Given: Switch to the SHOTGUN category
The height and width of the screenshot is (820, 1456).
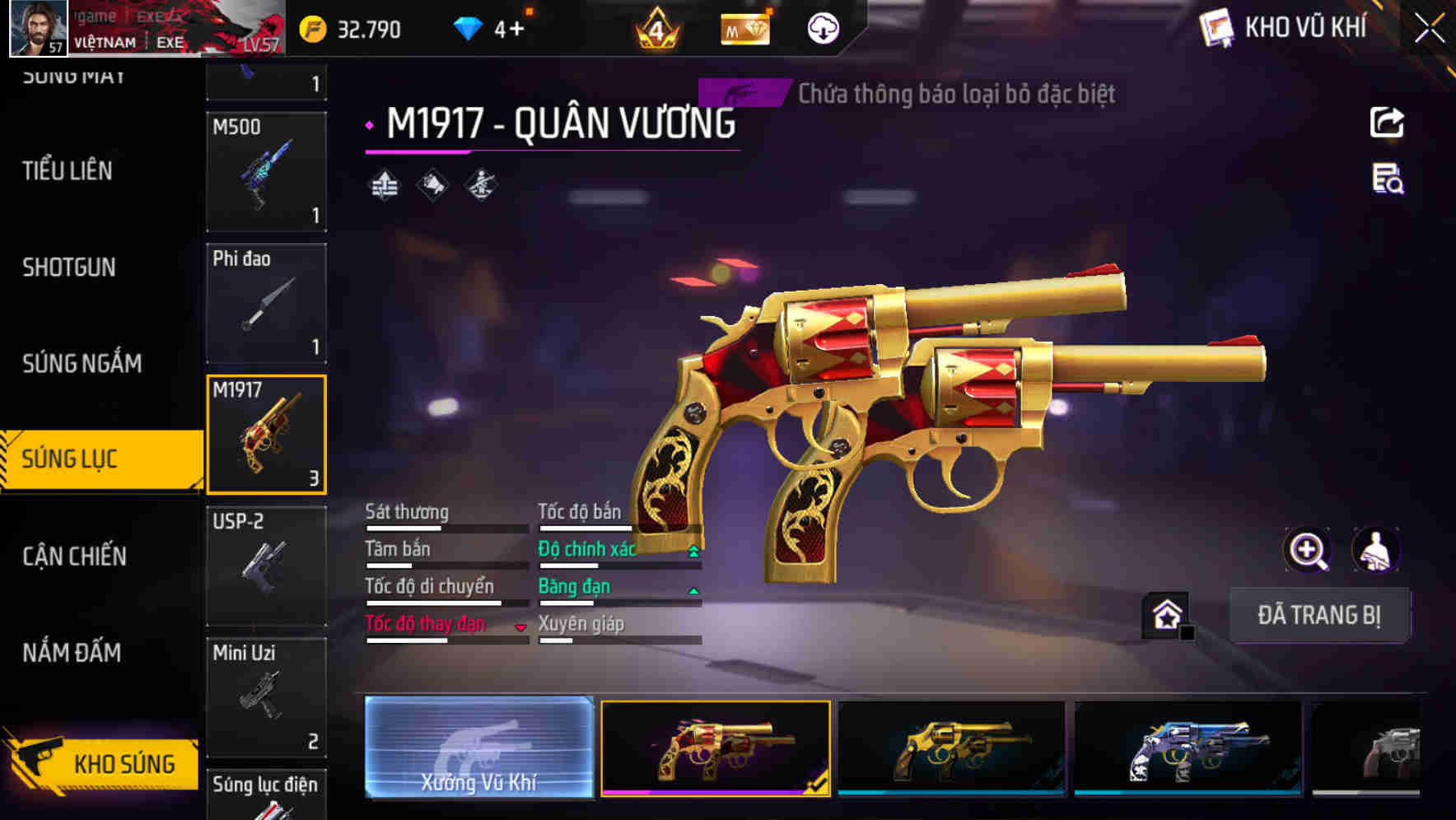Looking at the screenshot, I should tap(69, 267).
